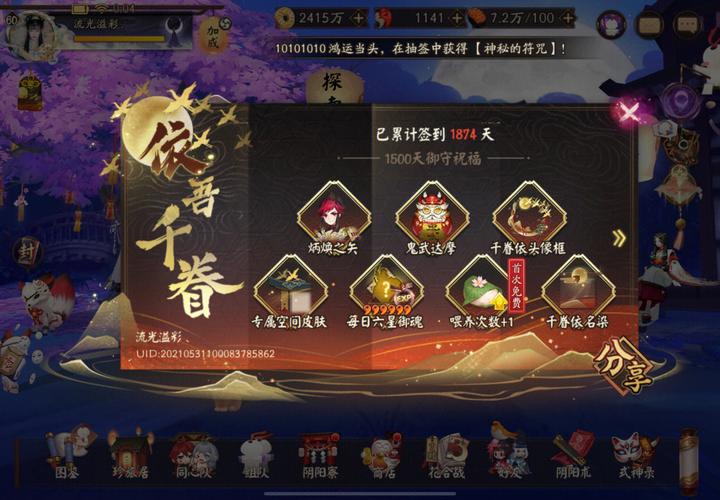Close the sign-in reward popup
This screenshot has width=720, height=500.
click(629, 111)
